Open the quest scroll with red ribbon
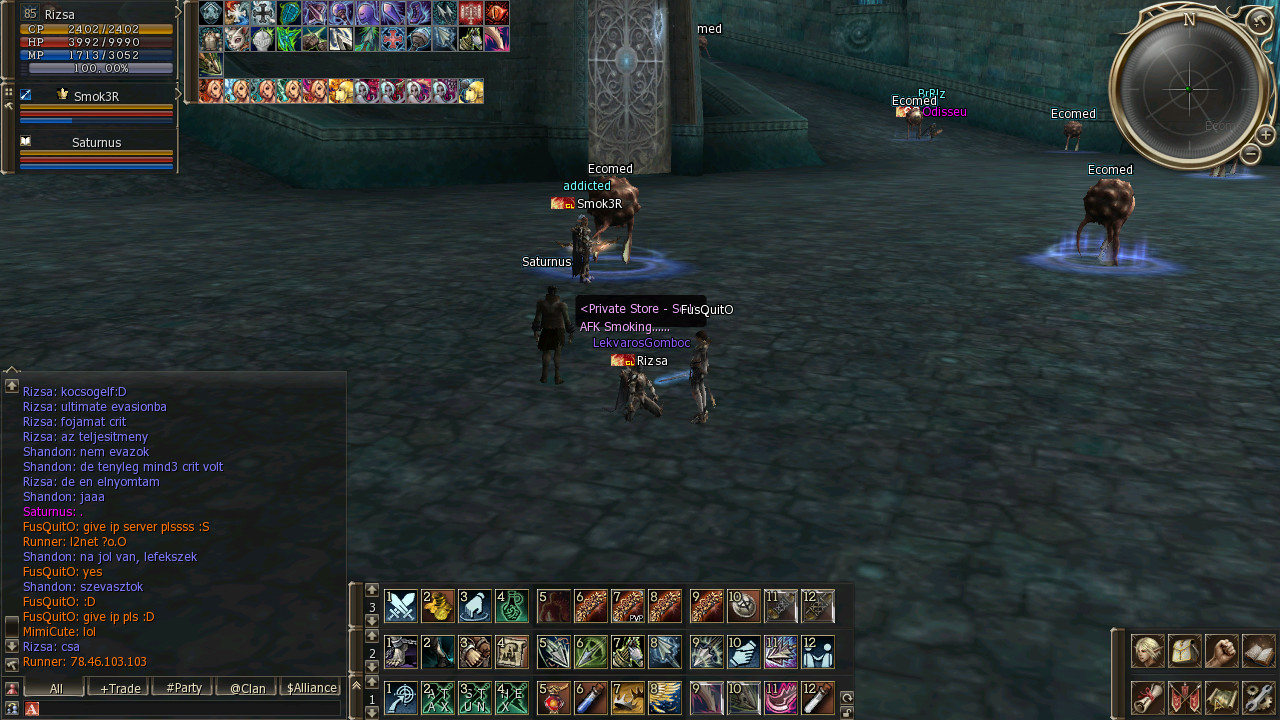 click(x=1147, y=697)
